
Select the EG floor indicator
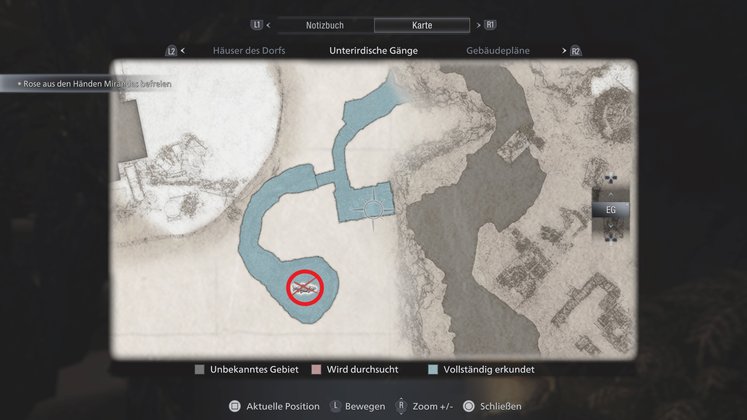pyautogui.click(x=611, y=209)
